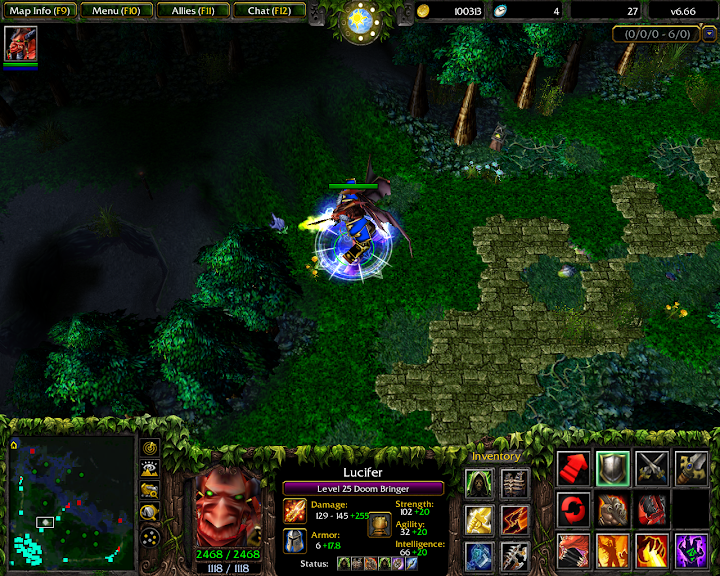Open the game Menu
This screenshot has width=720, height=576.
click(x=116, y=11)
